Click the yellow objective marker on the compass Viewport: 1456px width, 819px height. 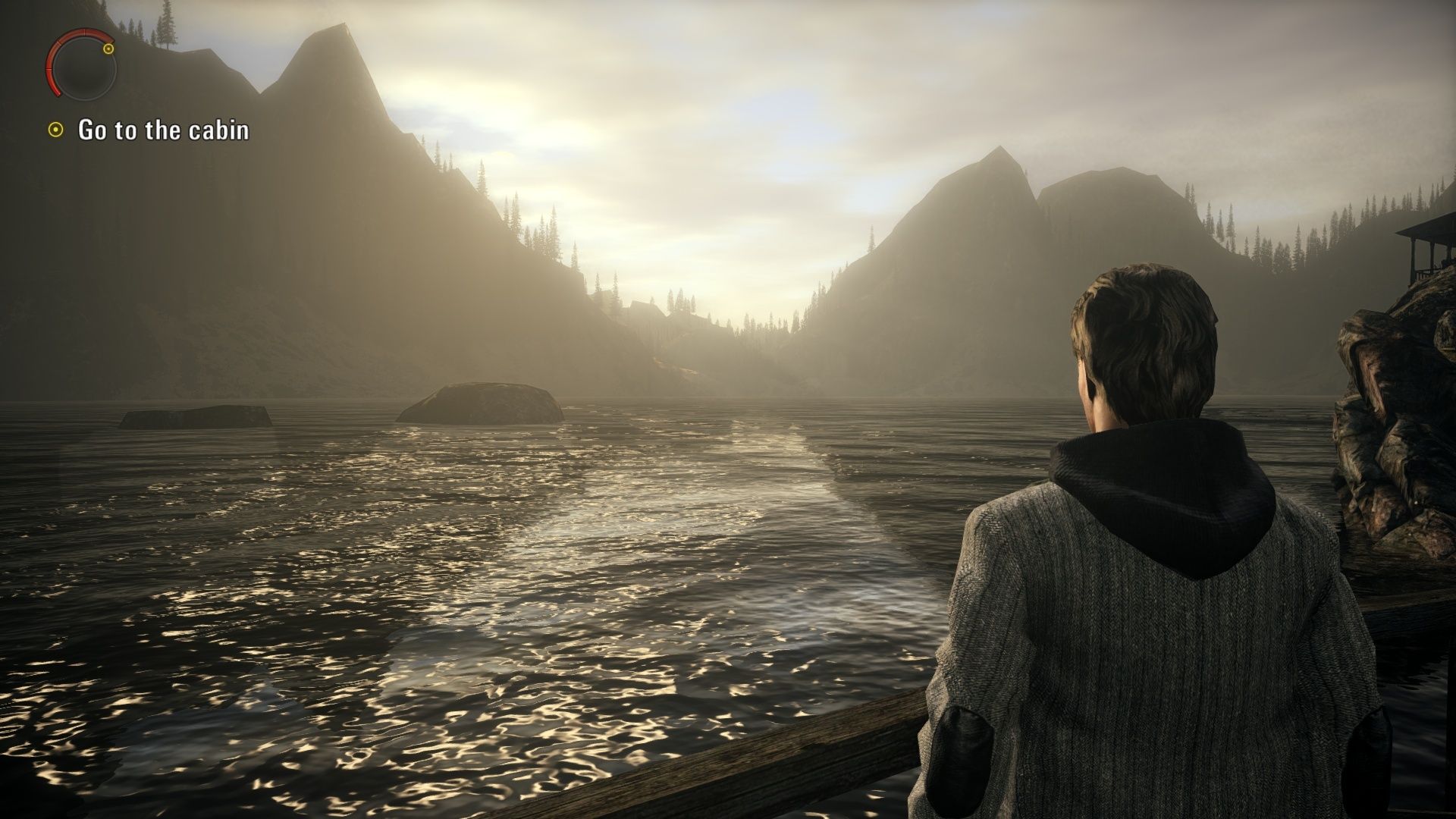[x=108, y=49]
